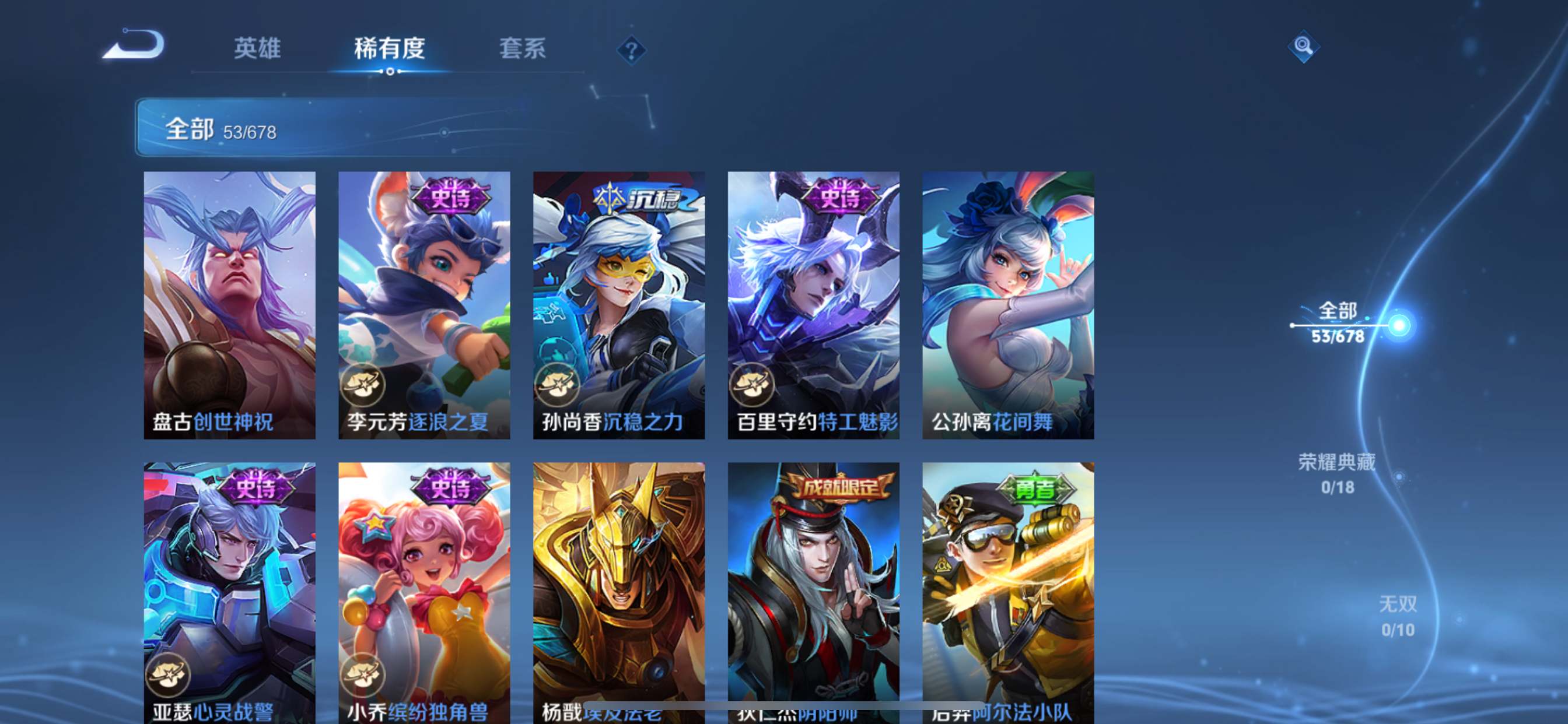1568x724 pixels.
Task: Select the 稀有度 tab
Action: pos(390,48)
